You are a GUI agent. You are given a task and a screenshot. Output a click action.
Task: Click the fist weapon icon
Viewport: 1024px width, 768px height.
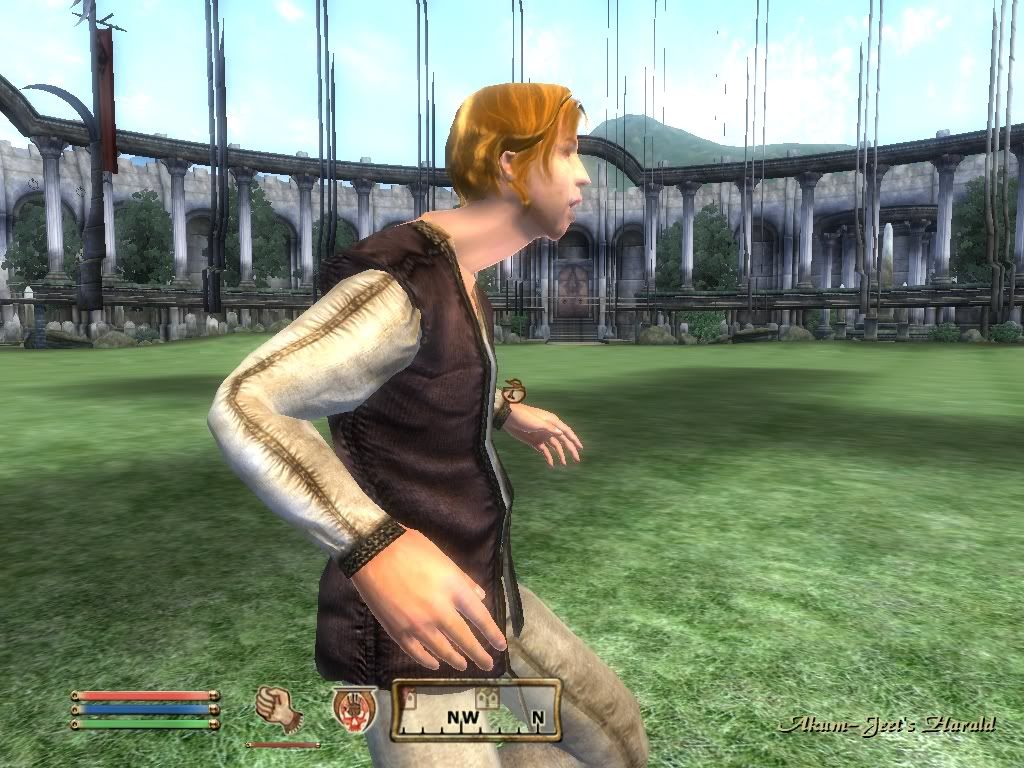pyautogui.click(x=278, y=708)
